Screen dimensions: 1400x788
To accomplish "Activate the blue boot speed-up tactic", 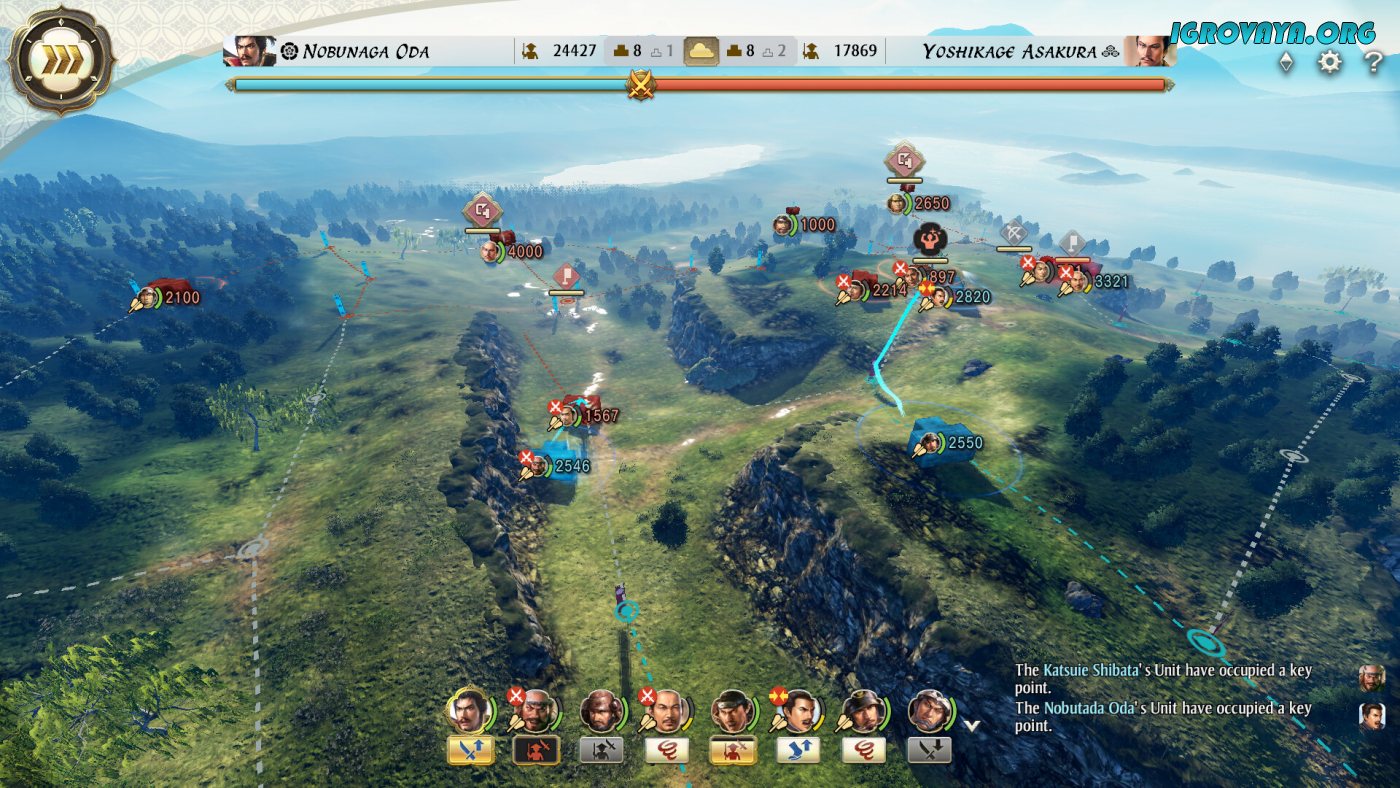I will 798,750.
